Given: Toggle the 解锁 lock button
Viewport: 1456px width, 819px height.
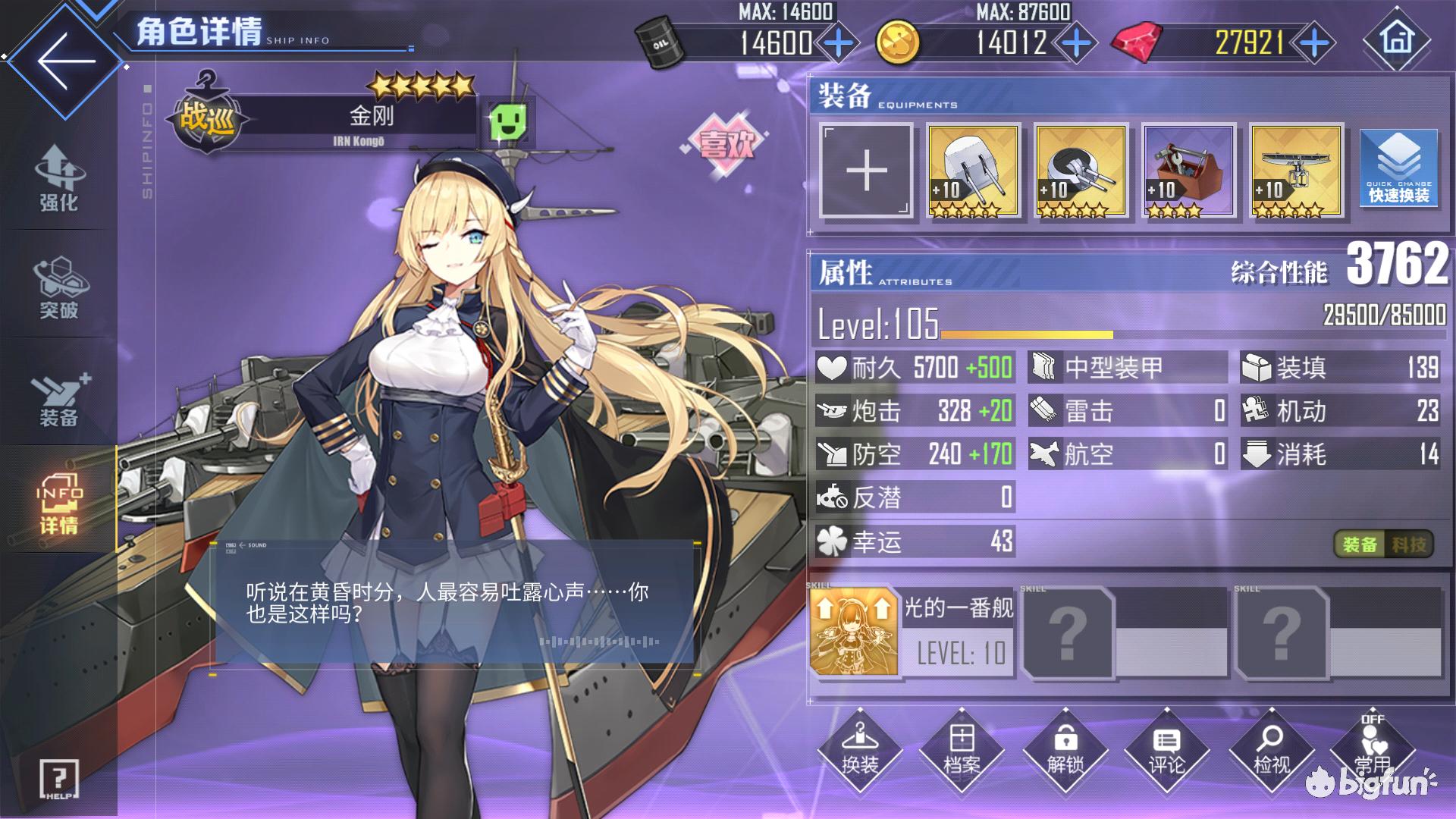Looking at the screenshot, I should [1065, 751].
